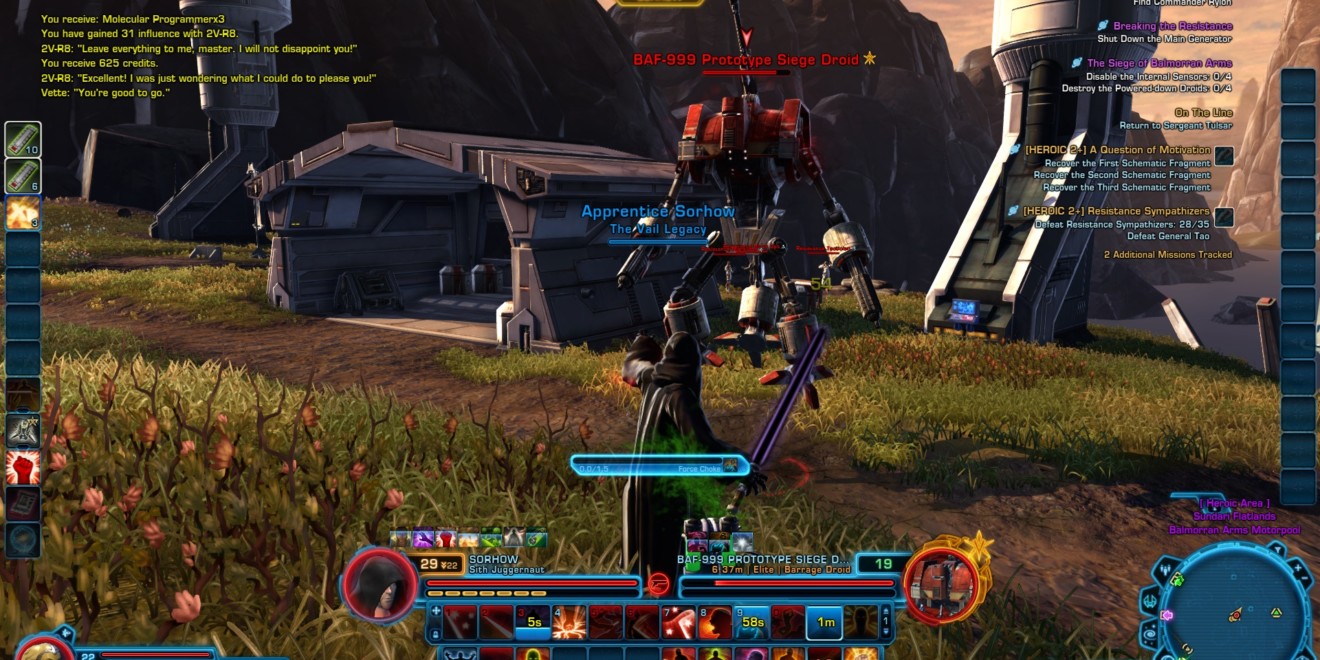
Task: Click the slot 9 ability on 58s cooldown
Action: 752,622
